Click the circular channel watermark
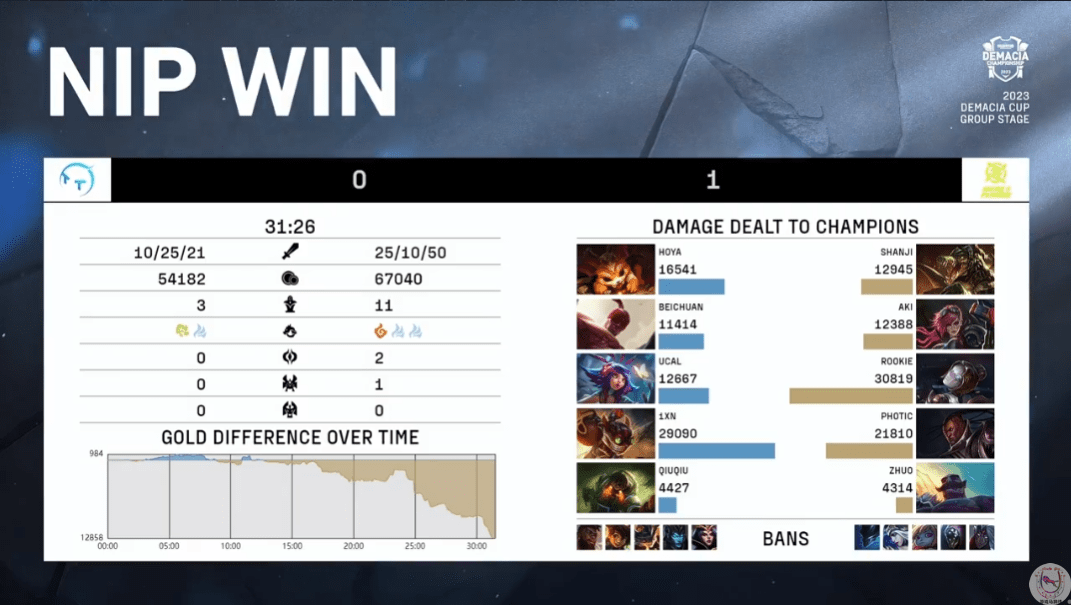Screen dimensions: 1071x605 [x=1048, y=582]
